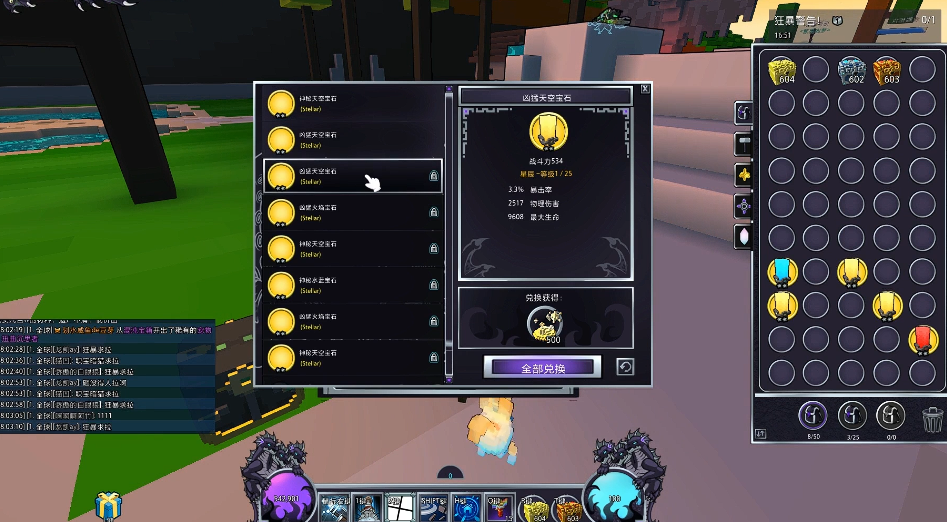The height and width of the screenshot is (522, 947).
Task: Close the gem exchange window
Action: (645, 89)
